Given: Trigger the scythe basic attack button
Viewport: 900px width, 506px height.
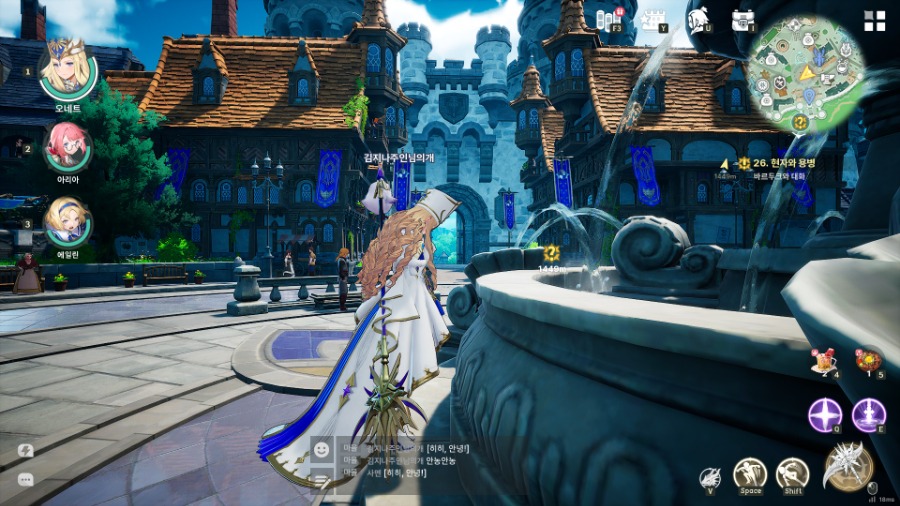Looking at the screenshot, I should pos(848,465).
